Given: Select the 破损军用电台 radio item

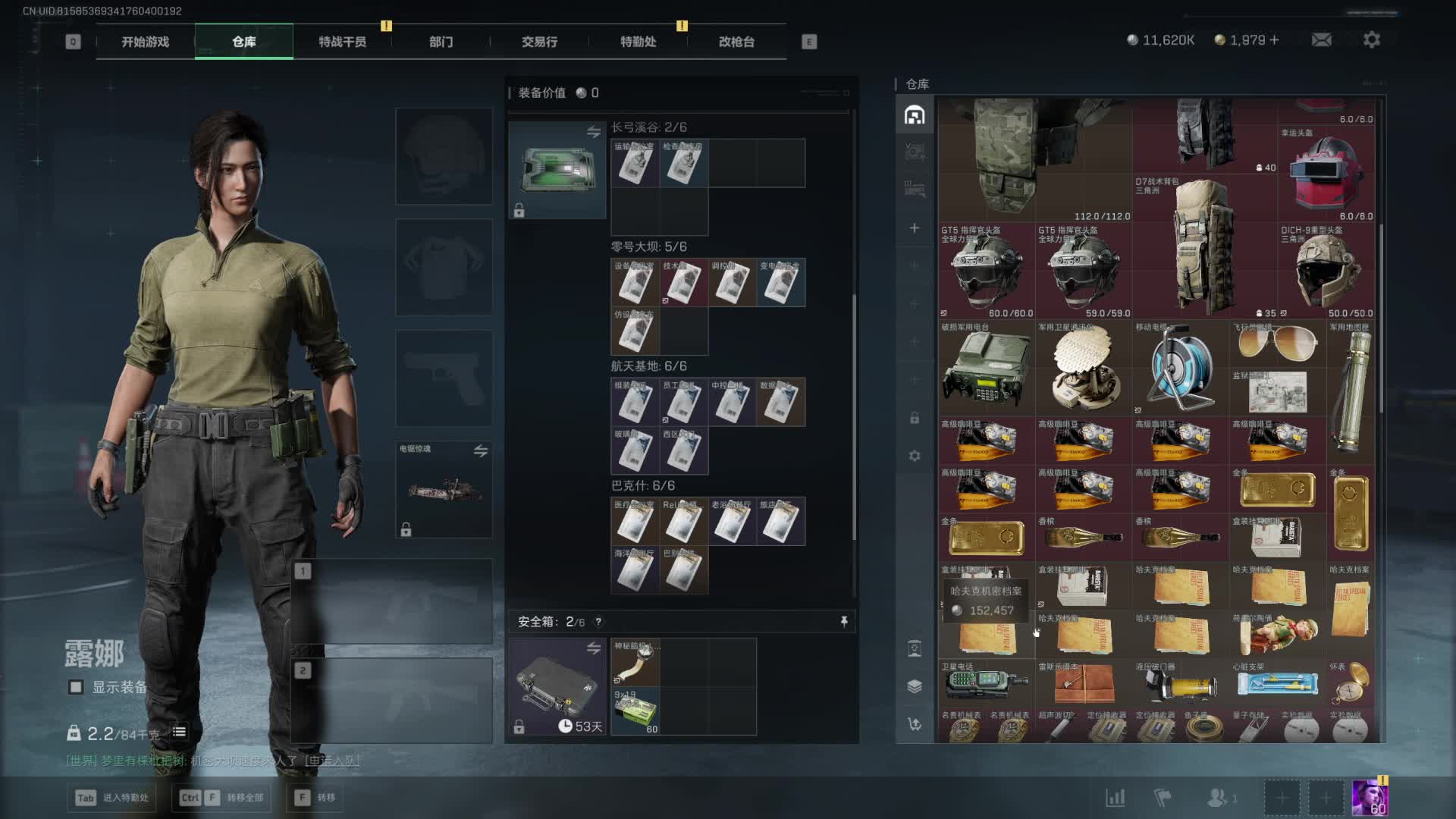Looking at the screenshot, I should 986,369.
